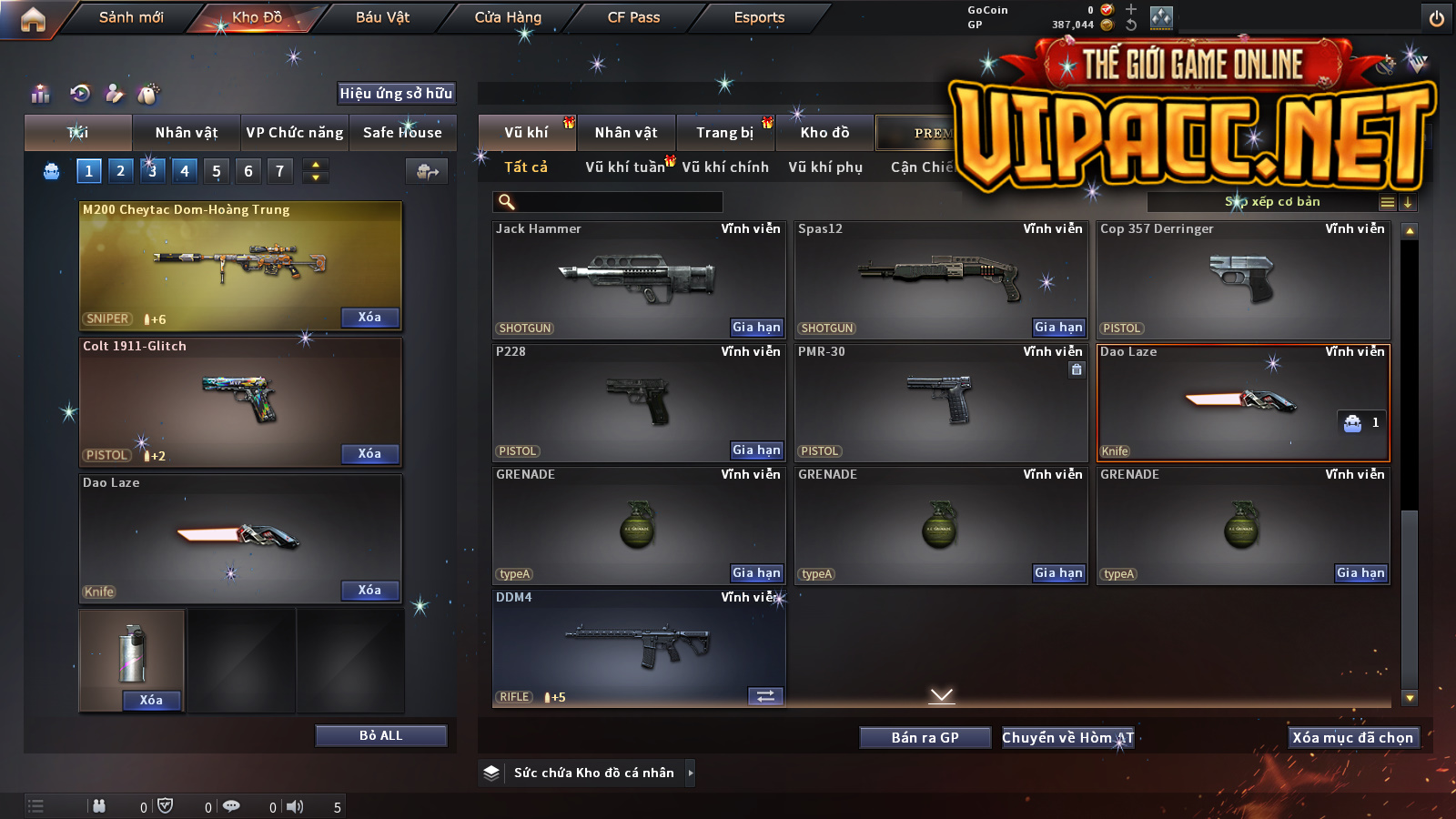Select the DDM4 rifle item
Screen dimensions: 1456x819
638,648
